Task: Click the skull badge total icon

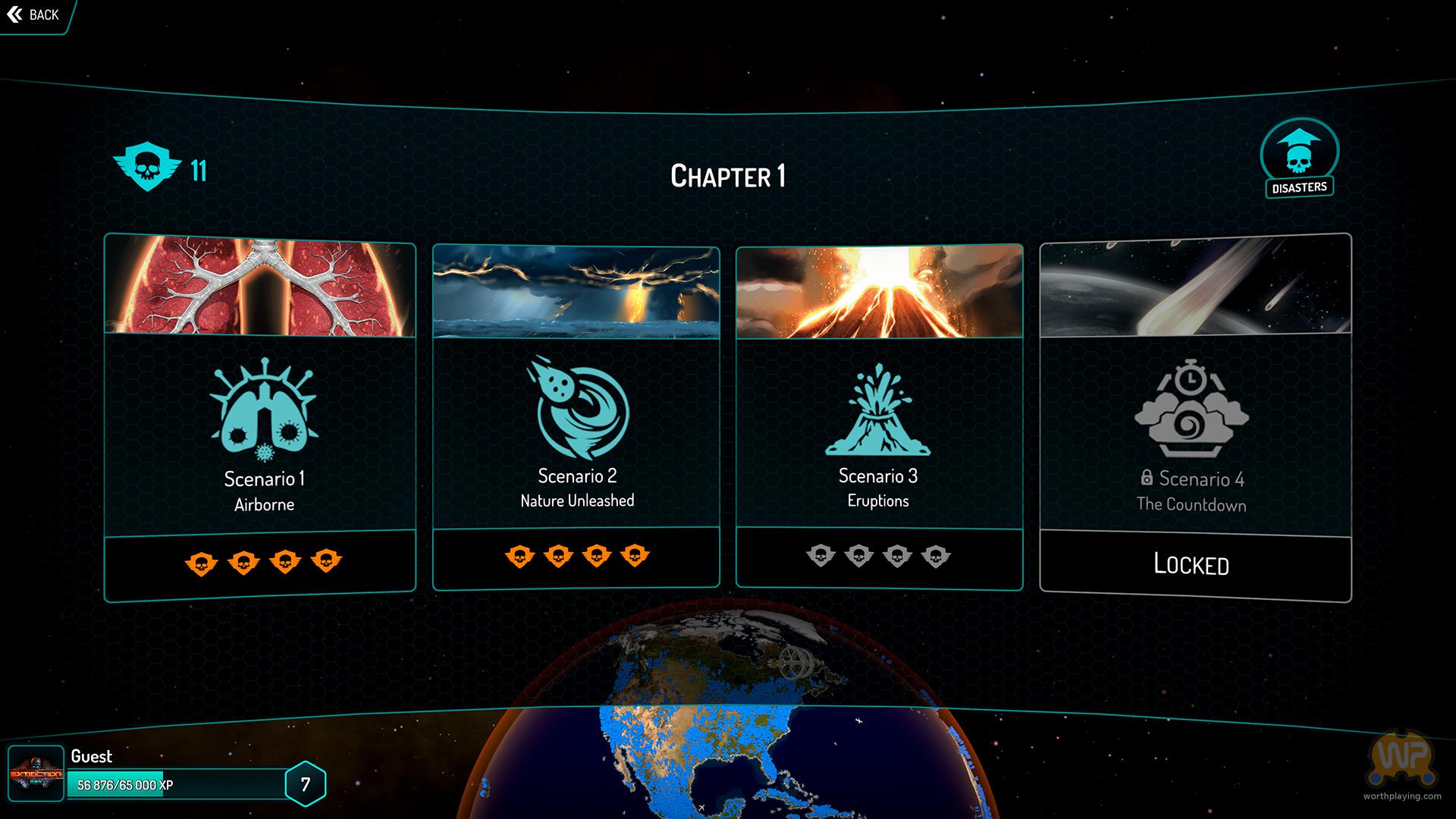Action: 147,168
